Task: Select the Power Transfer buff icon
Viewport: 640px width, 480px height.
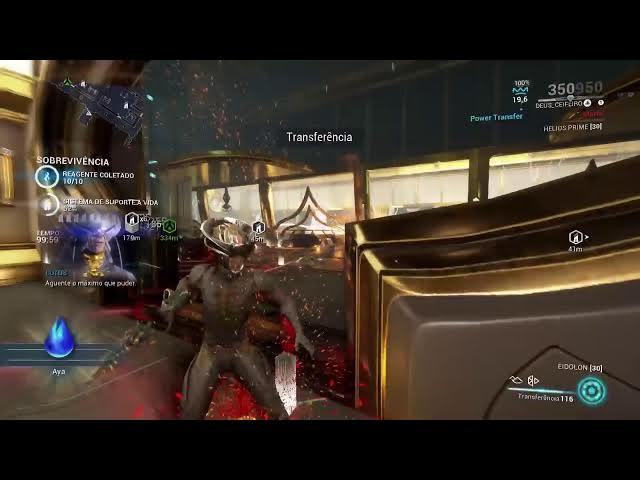Action: point(520,88)
